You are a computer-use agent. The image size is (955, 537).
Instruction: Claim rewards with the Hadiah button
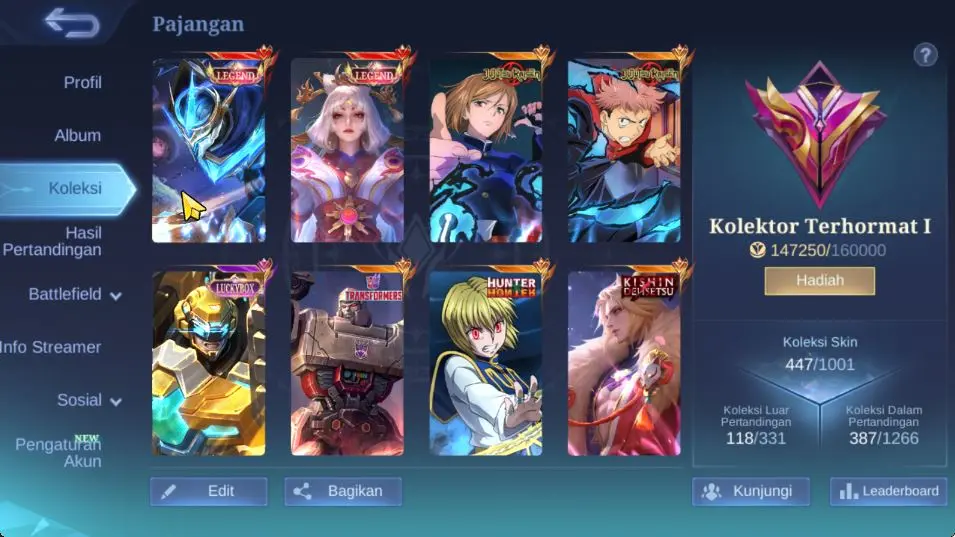[820, 281]
